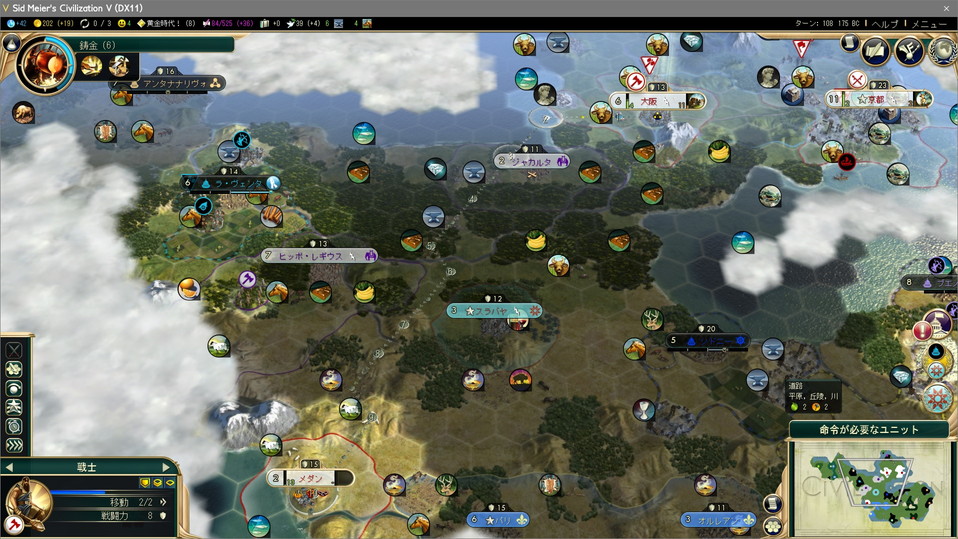Screen dimensions: 958x539
Task: Open the advisors horn-and-flag icon
Action: pyautogui.click(x=908, y=51)
